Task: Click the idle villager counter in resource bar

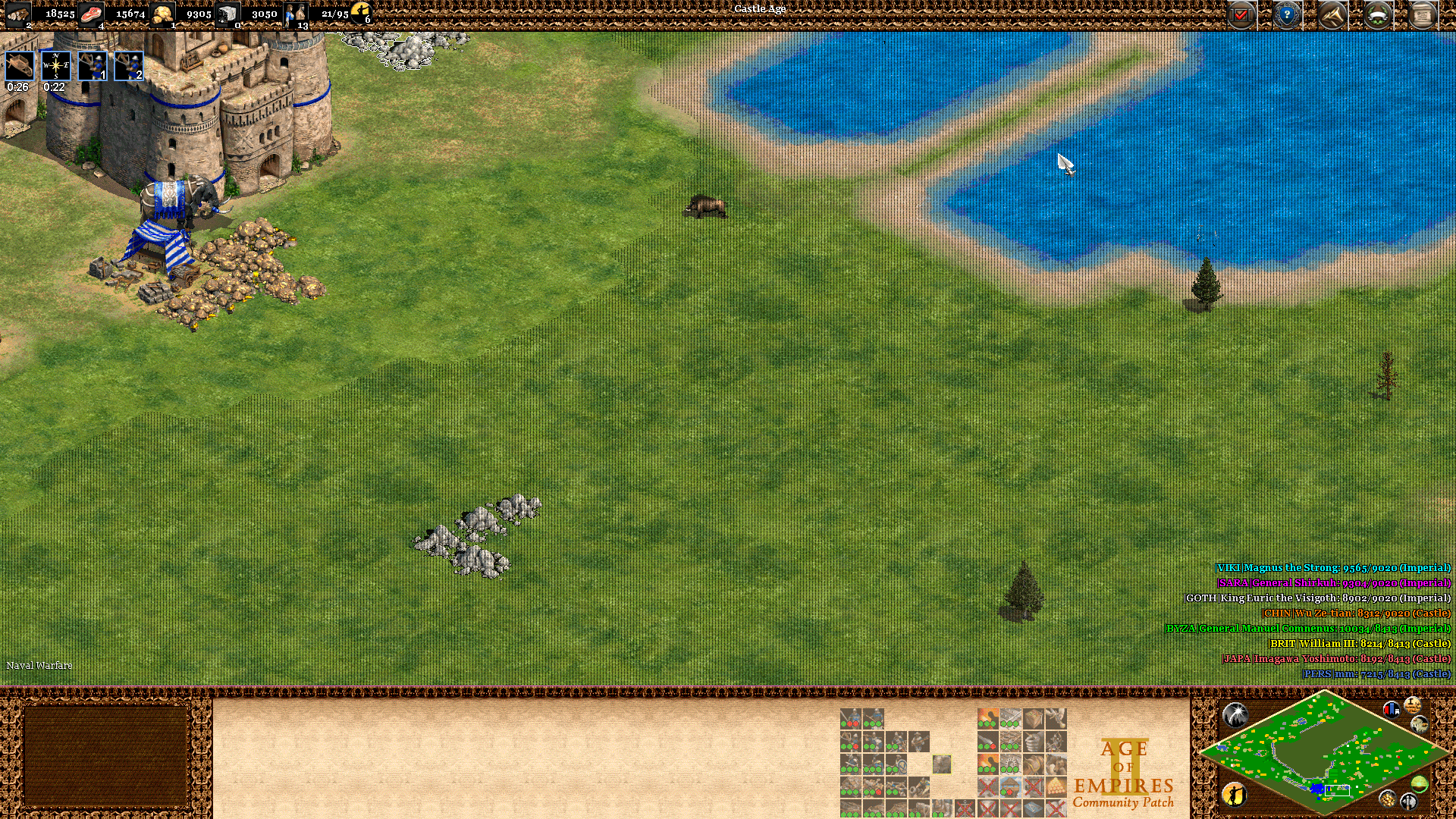Action: point(361,13)
